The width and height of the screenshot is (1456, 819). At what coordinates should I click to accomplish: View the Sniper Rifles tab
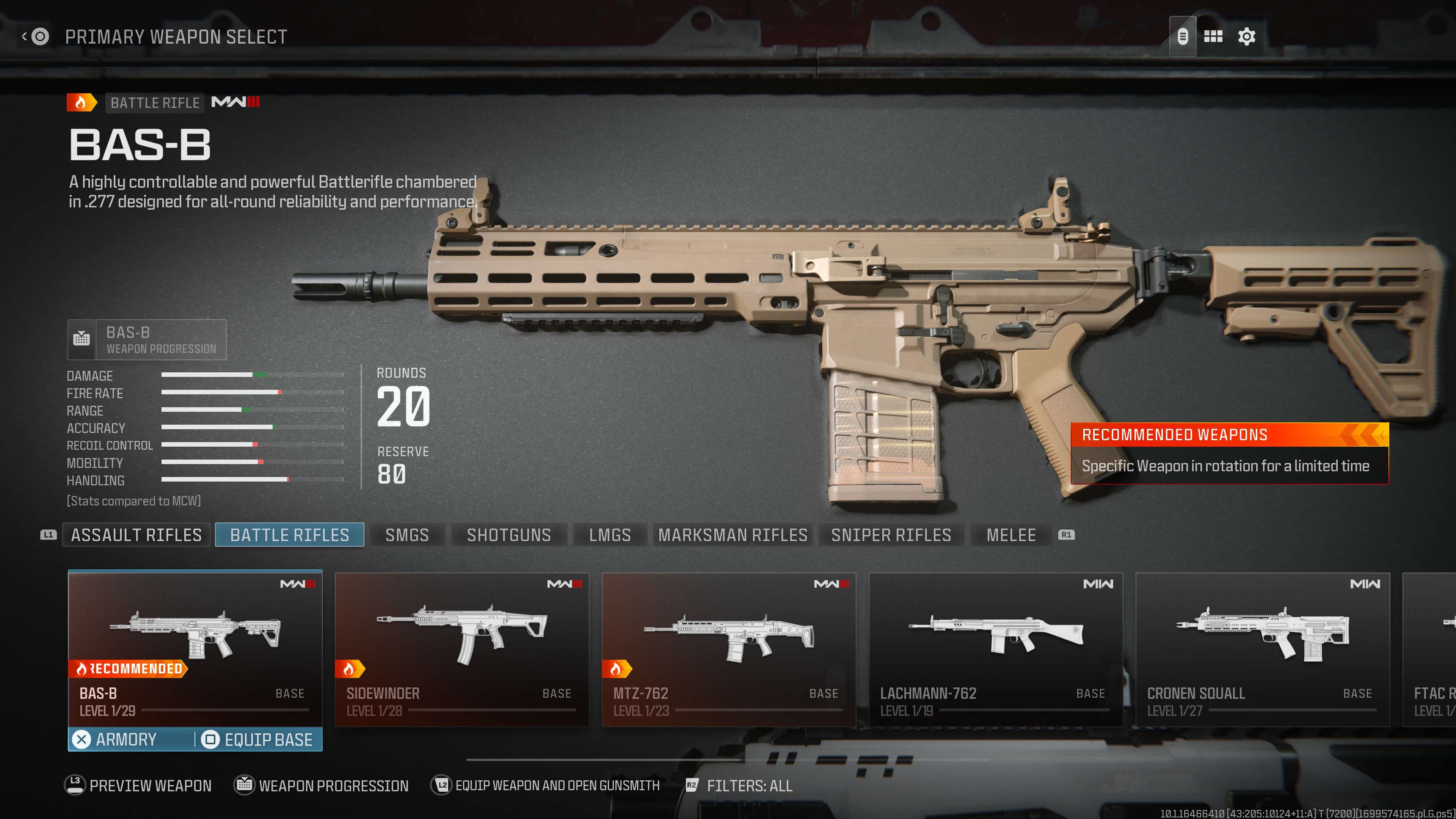[891, 535]
